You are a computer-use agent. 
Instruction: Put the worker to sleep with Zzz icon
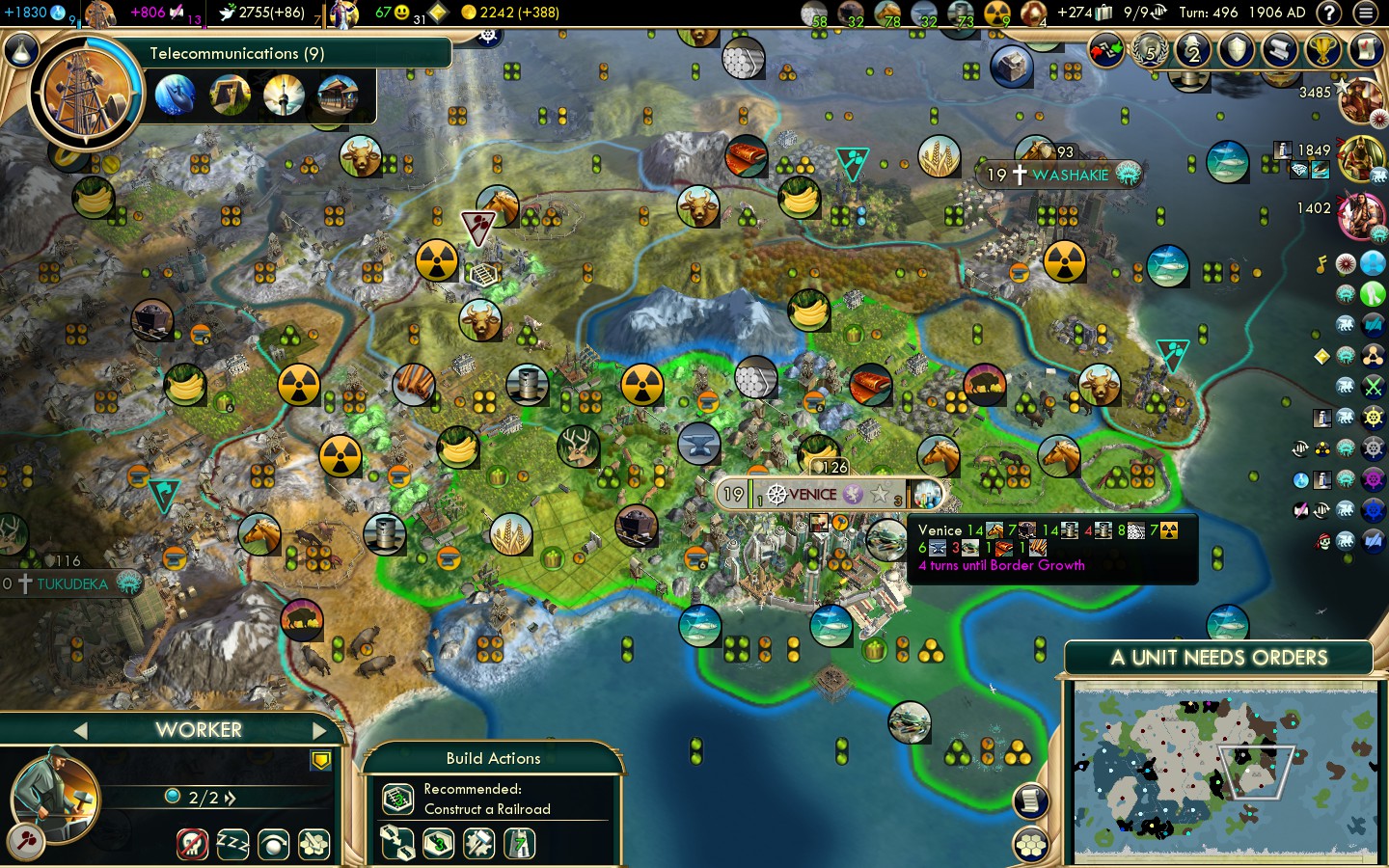coord(234,844)
